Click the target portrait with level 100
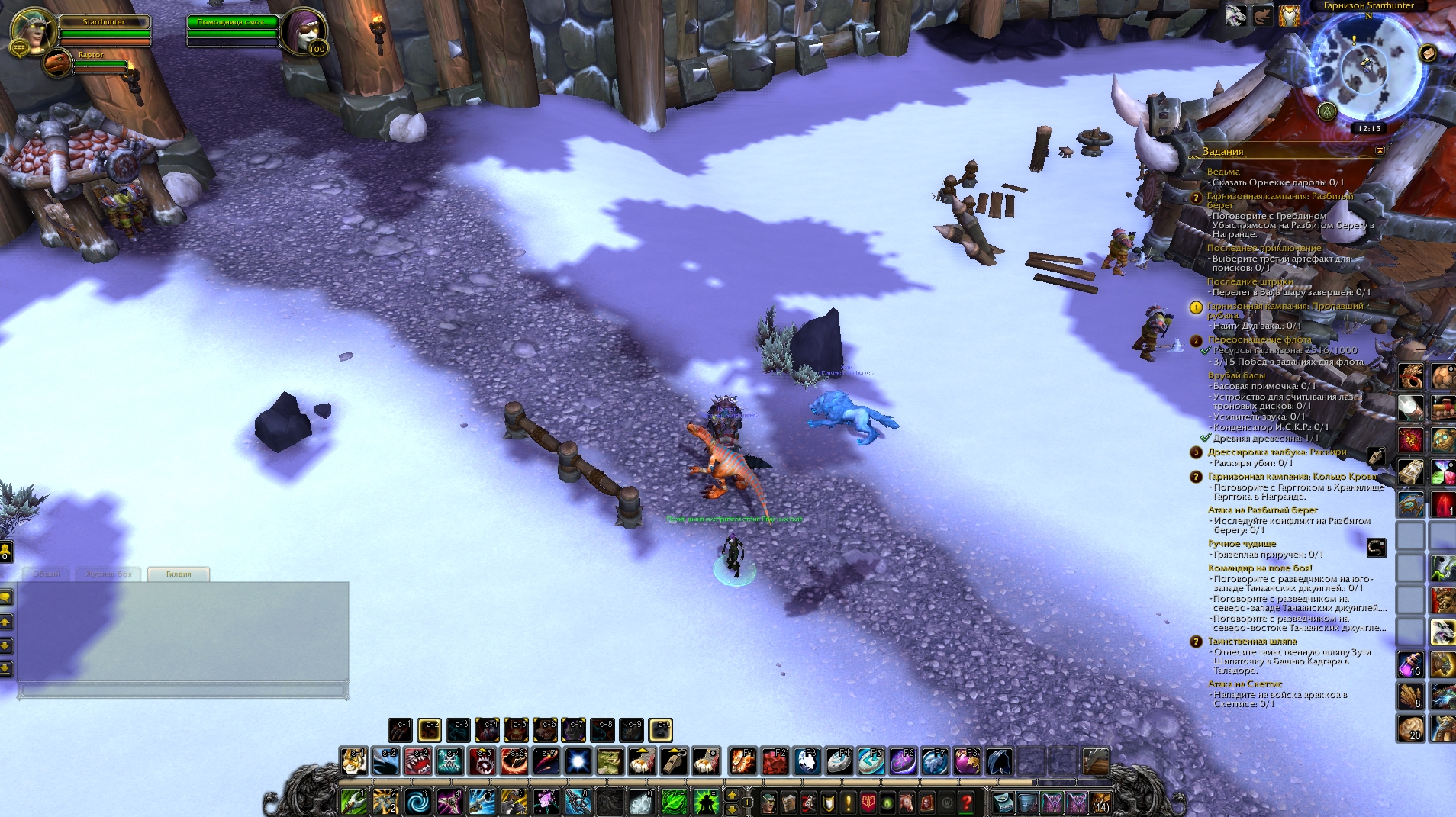1456x817 pixels. pyautogui.click(x=302, y=31)
